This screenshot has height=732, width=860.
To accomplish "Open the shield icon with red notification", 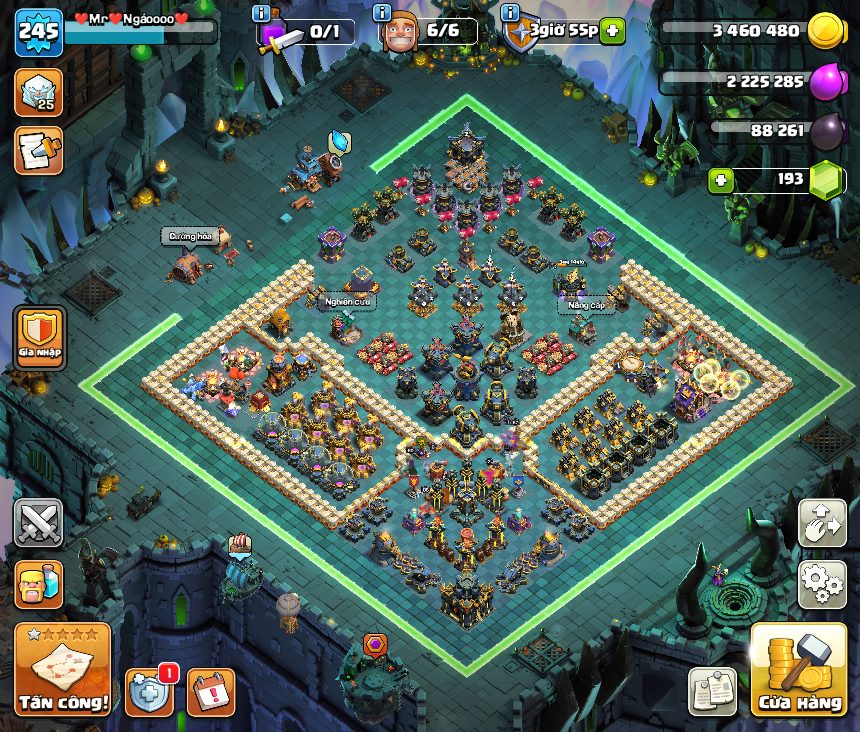I will point(149,692).
